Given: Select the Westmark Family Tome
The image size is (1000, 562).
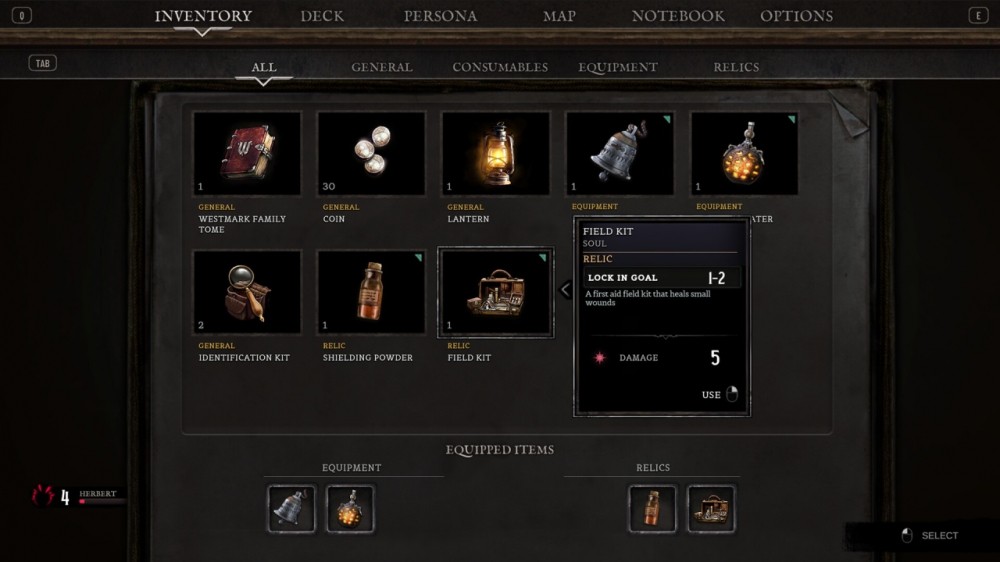Looking at the screenshot, I should point(247,153).
